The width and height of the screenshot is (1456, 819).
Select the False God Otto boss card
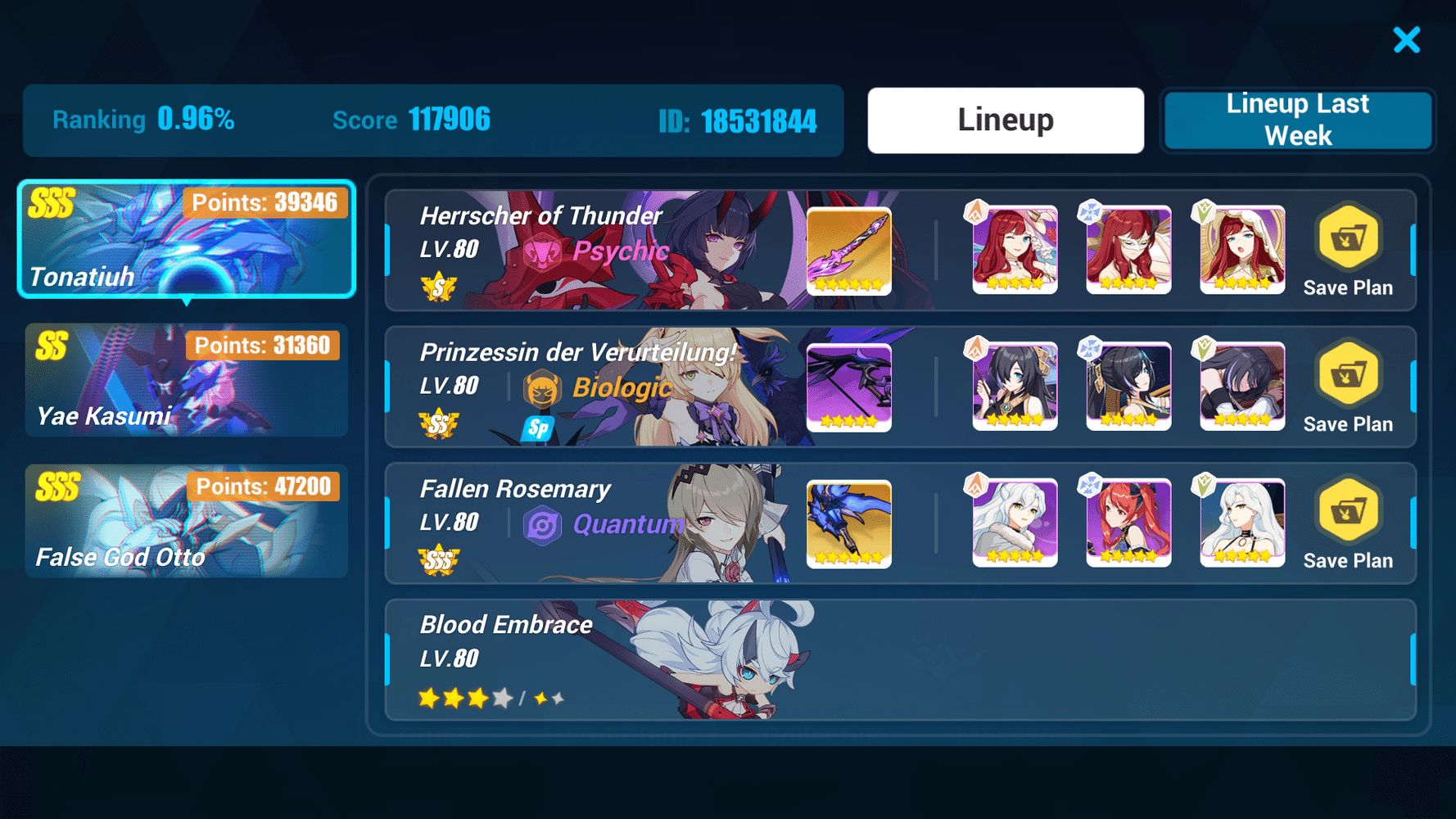pyautogui.click(x=187, y=522)
